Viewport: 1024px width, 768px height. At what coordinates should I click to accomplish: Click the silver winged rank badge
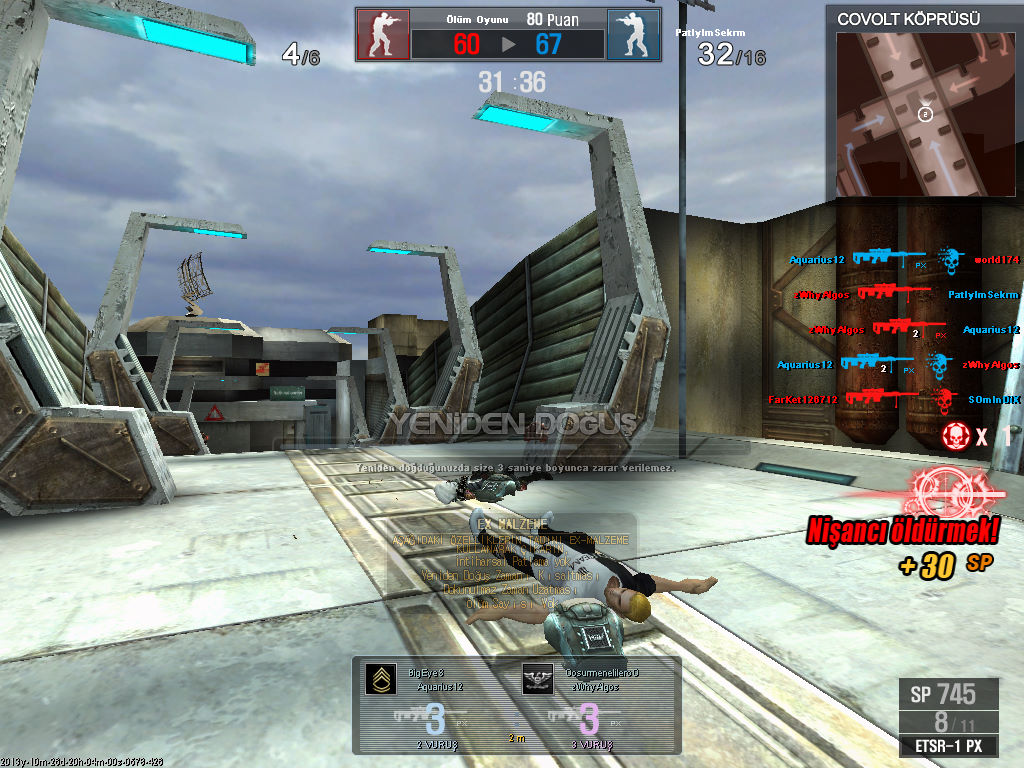(538, 680)
